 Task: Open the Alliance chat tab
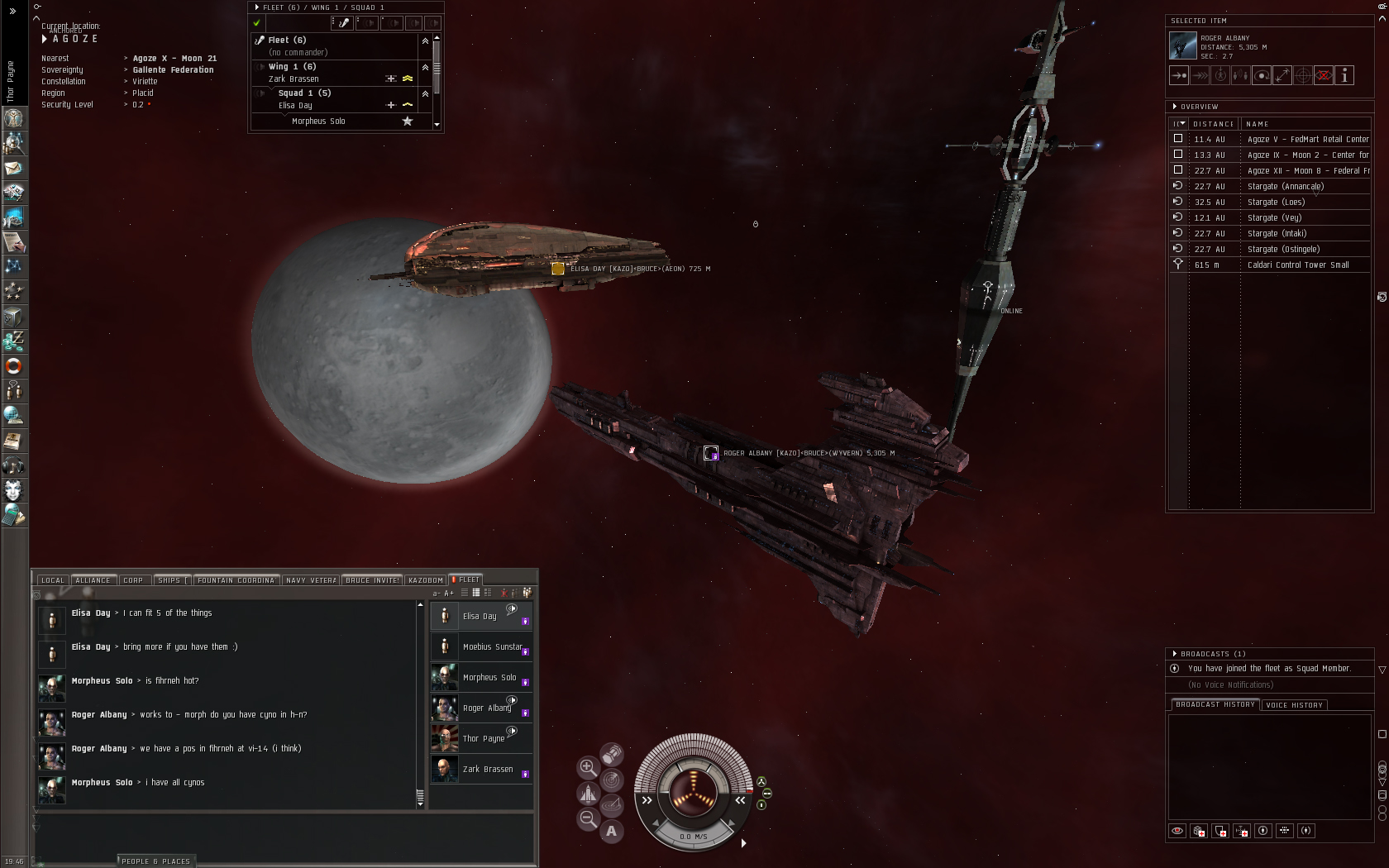(x=93, y=580)
